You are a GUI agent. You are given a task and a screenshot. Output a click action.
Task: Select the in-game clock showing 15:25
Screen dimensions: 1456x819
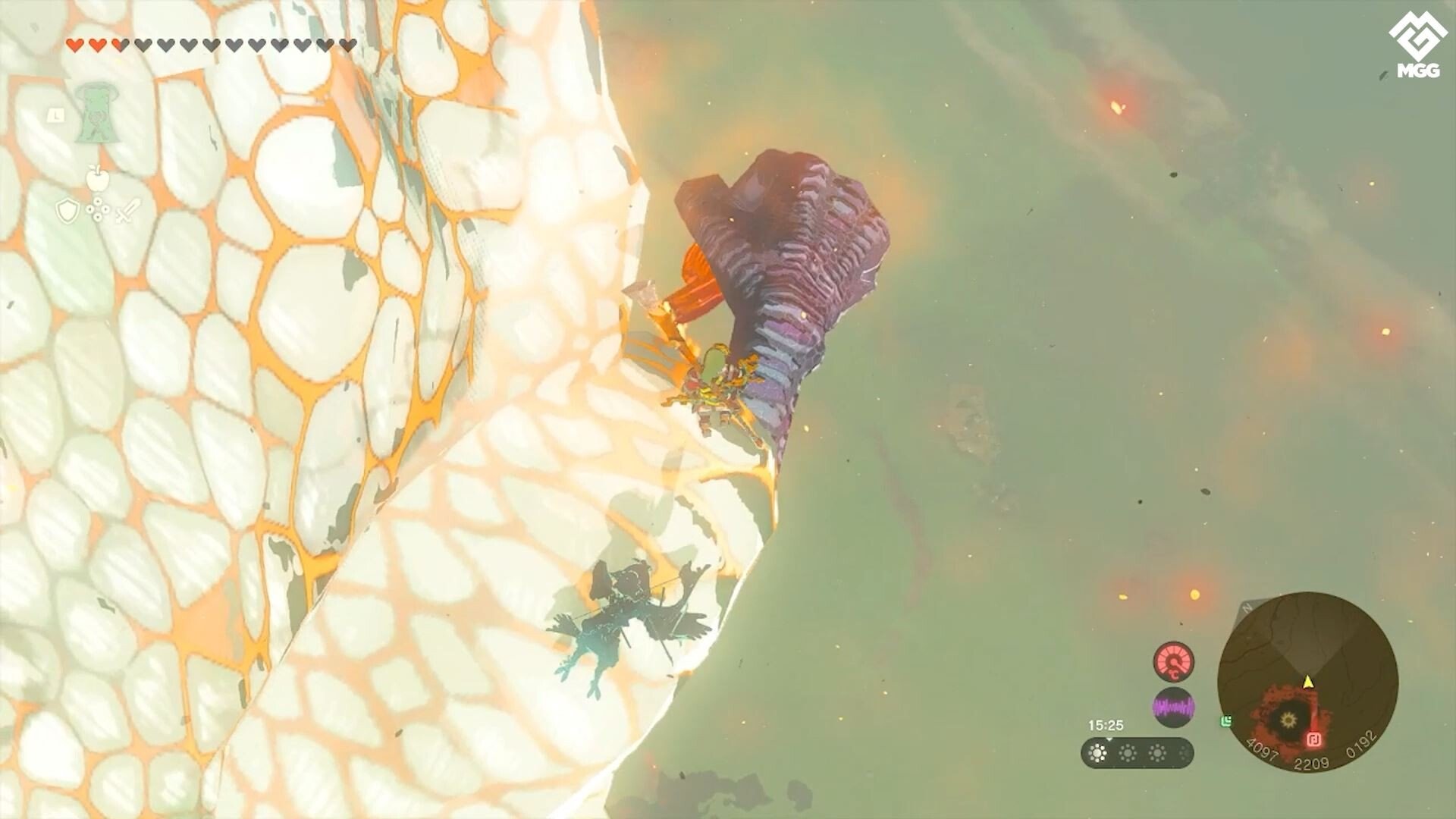(1106, 726)
